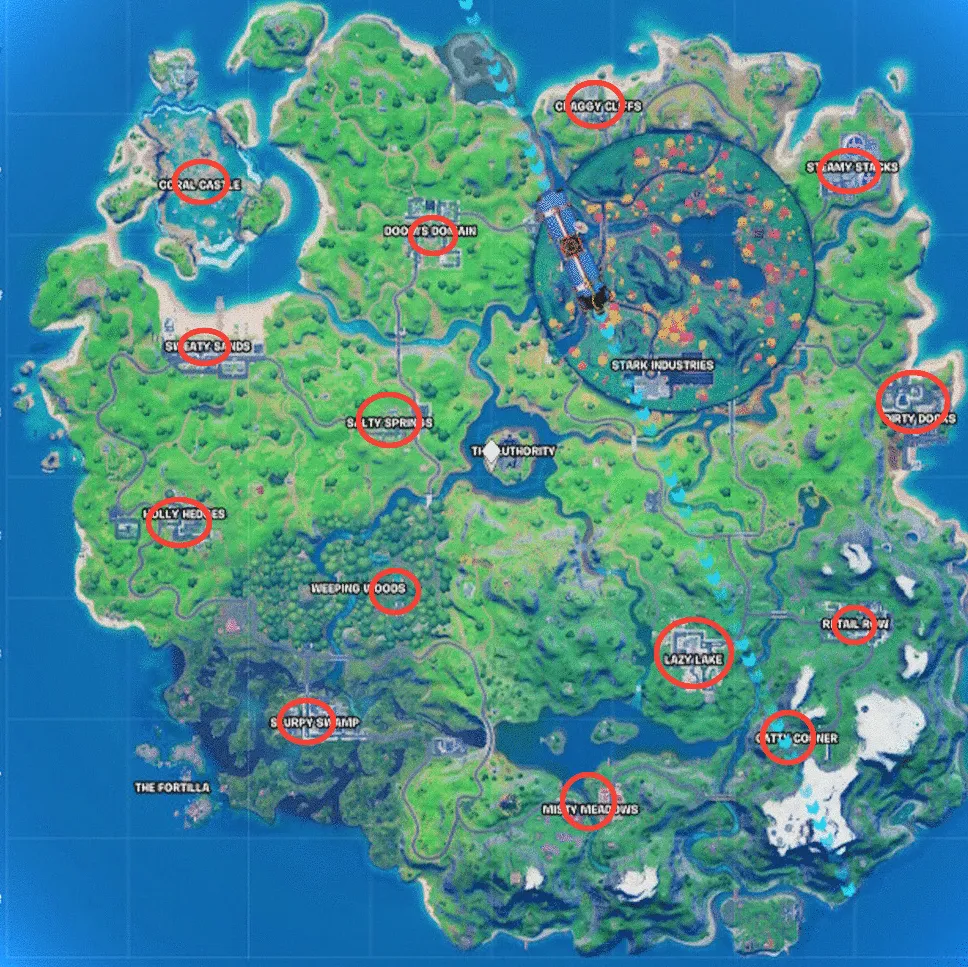
Task: Click the Craggy Cliffs location label
Action: [599, 106]
